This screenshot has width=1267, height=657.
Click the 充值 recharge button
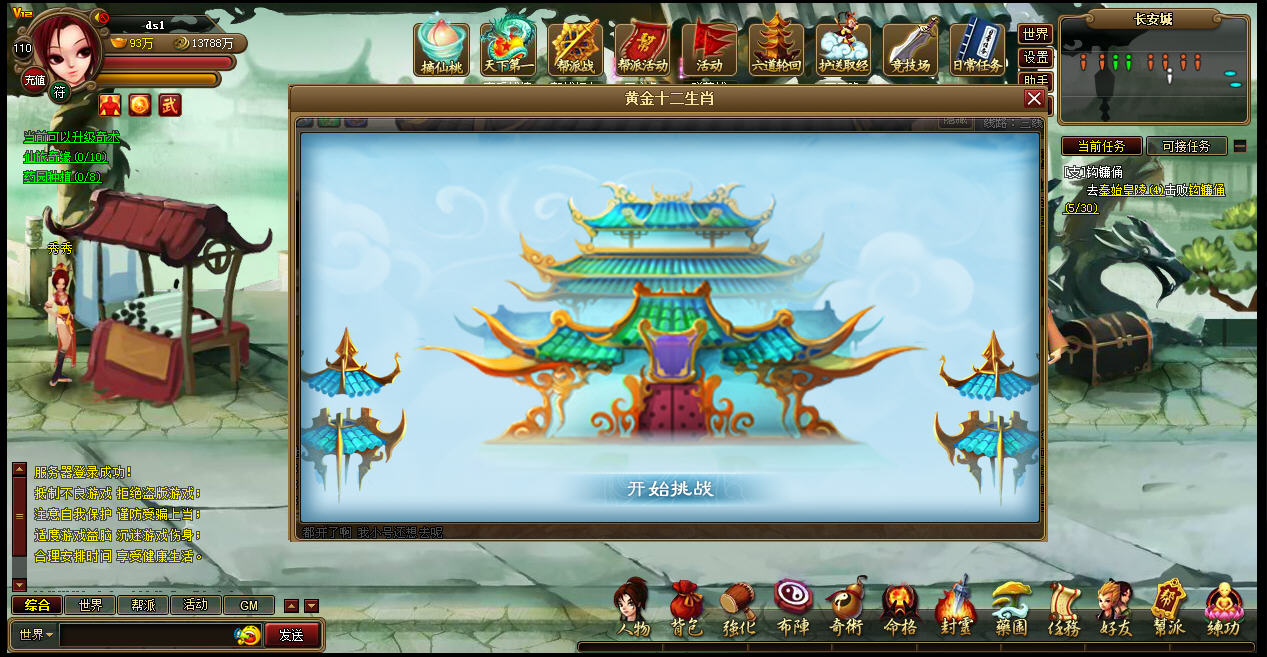pos(34,81)
